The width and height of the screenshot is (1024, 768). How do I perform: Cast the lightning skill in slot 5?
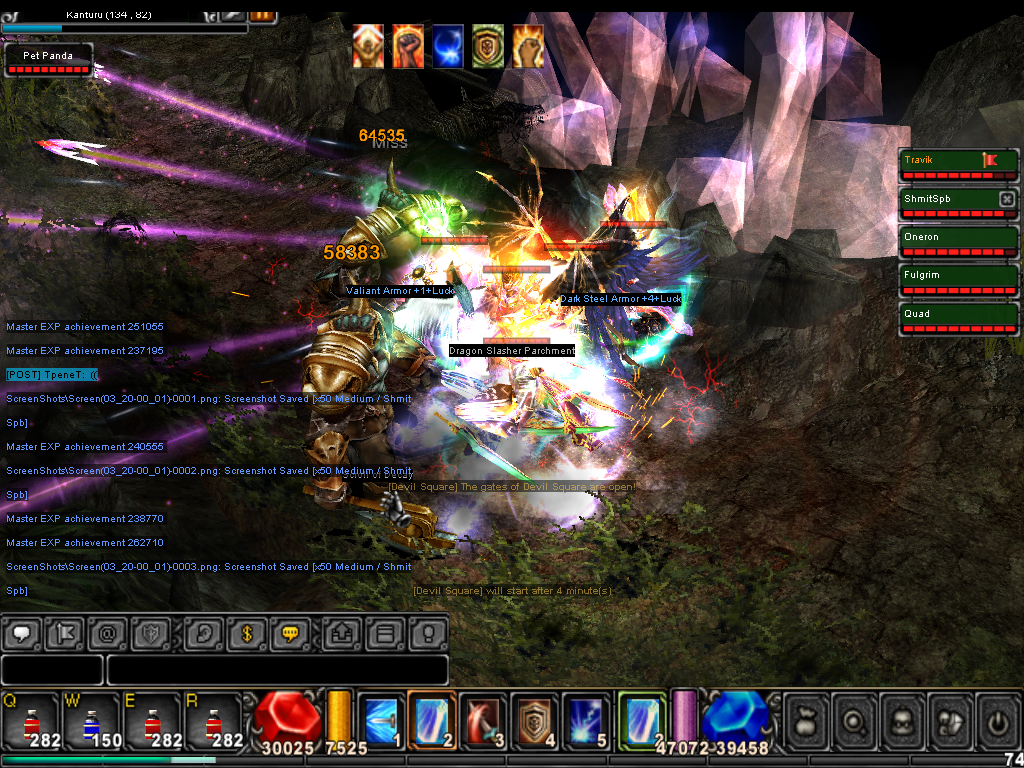point(586,720)
